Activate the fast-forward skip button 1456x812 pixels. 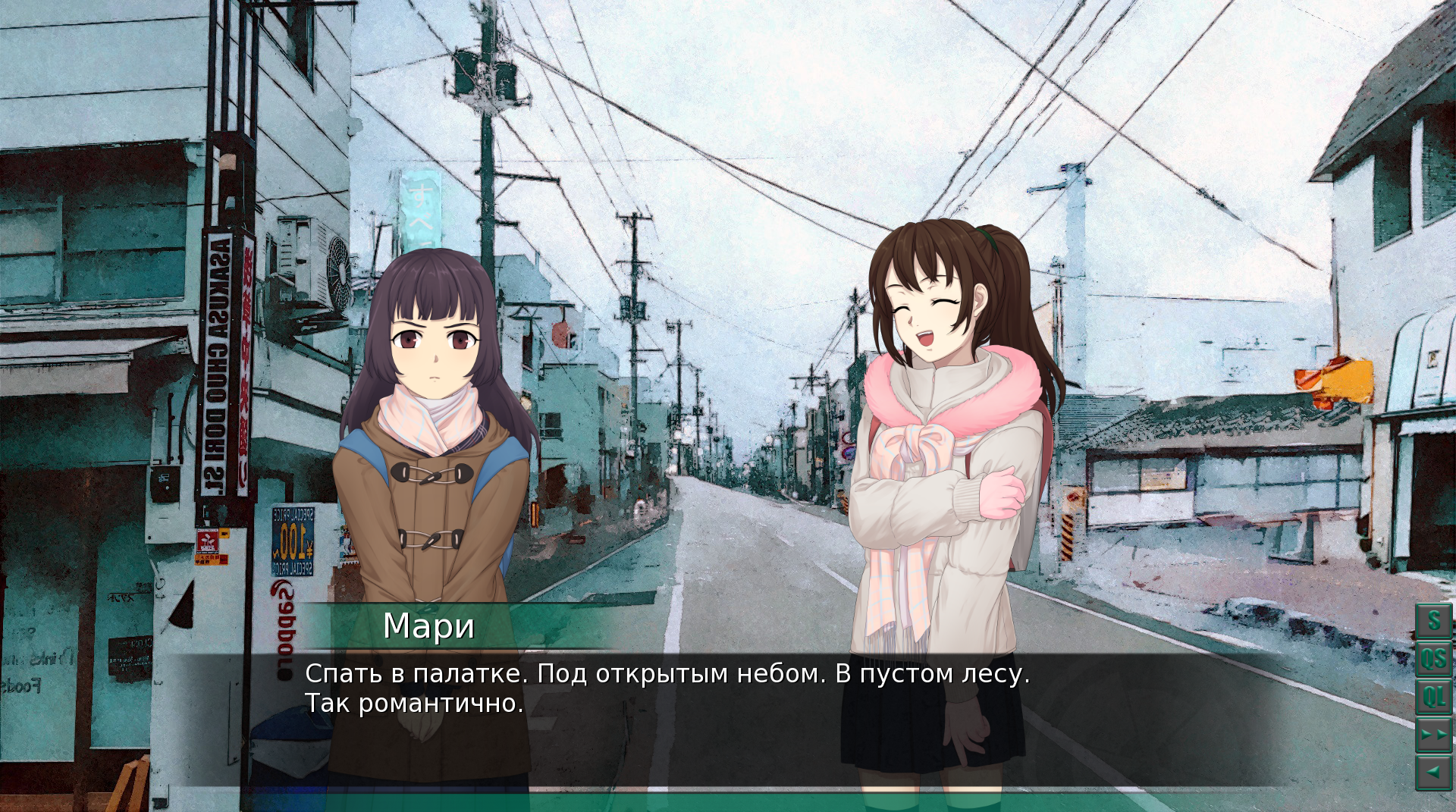(1433, 735)
